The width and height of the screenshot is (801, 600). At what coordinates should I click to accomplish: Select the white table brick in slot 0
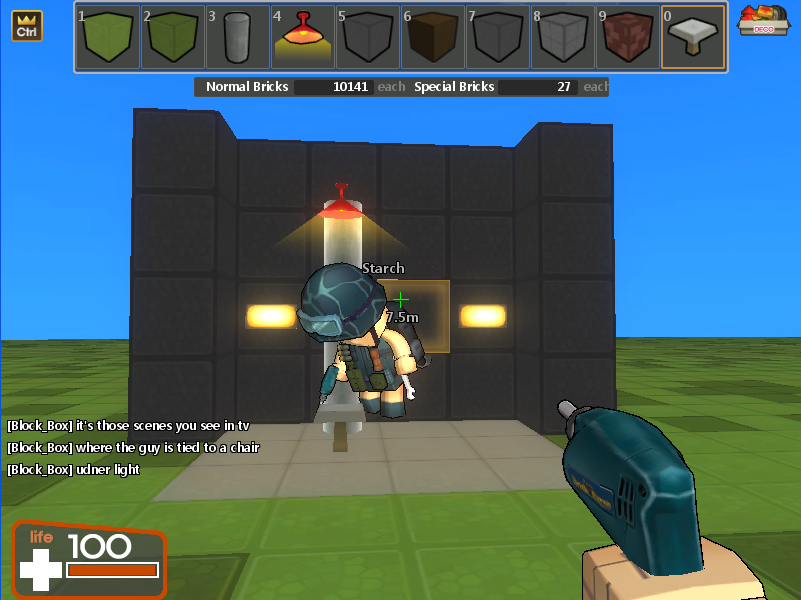click(693, 38)
